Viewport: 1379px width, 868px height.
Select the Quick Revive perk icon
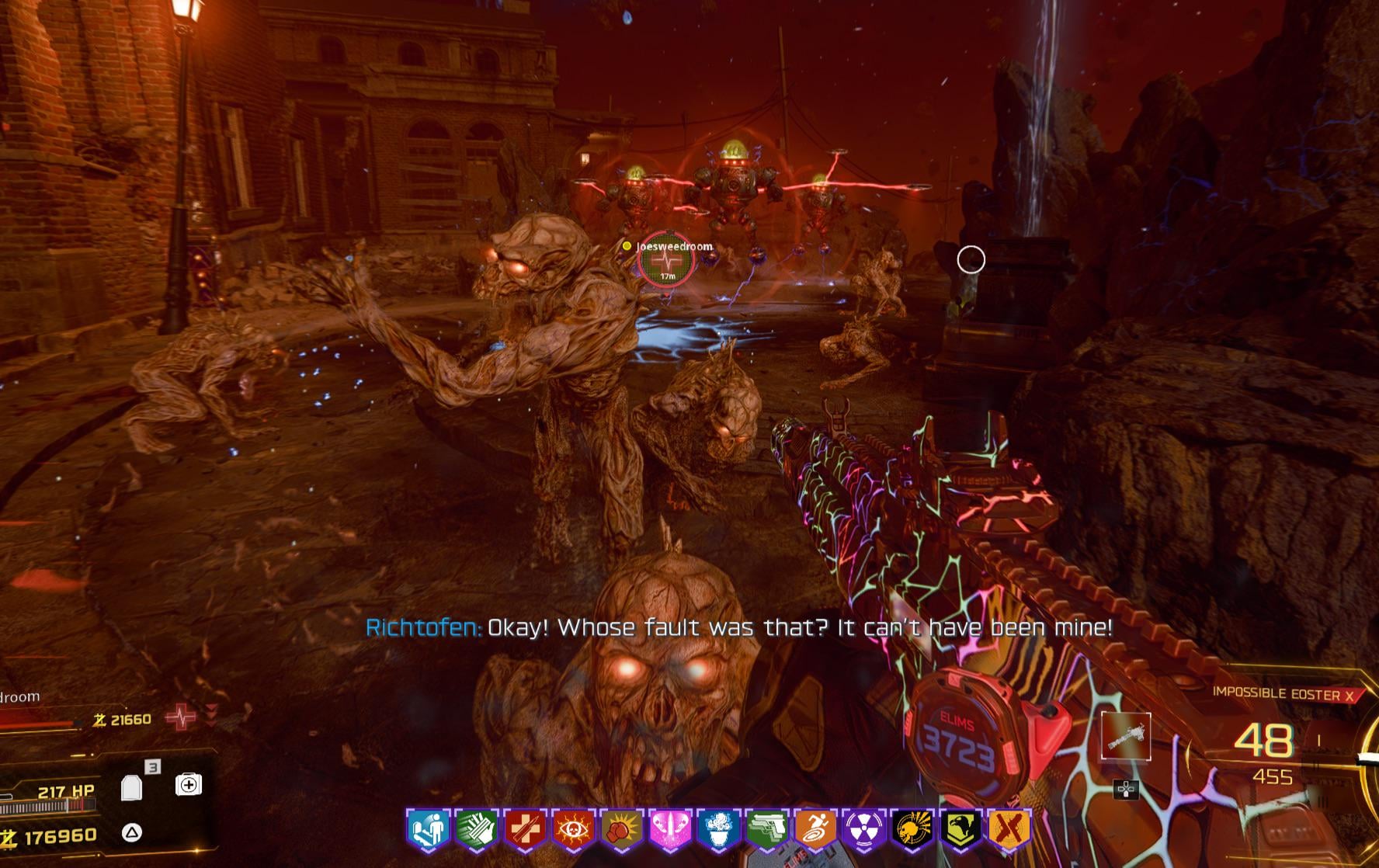[428, 828]
